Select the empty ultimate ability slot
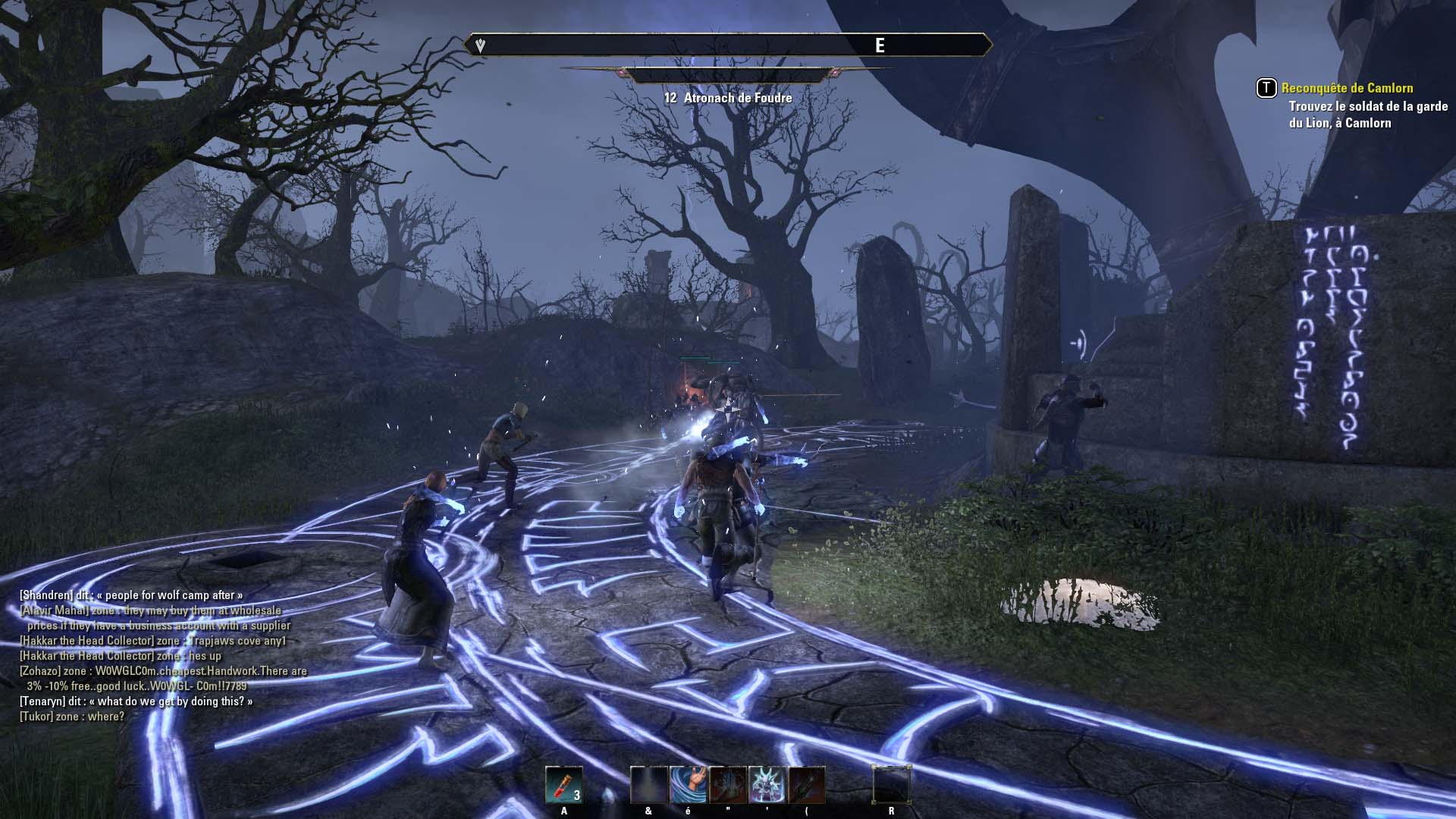 pyautogui.click(x=891, y=785)
